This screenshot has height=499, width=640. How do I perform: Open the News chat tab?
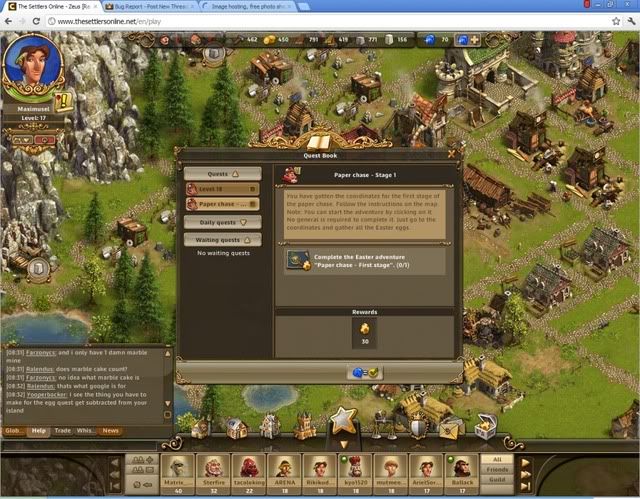(110, 431)
